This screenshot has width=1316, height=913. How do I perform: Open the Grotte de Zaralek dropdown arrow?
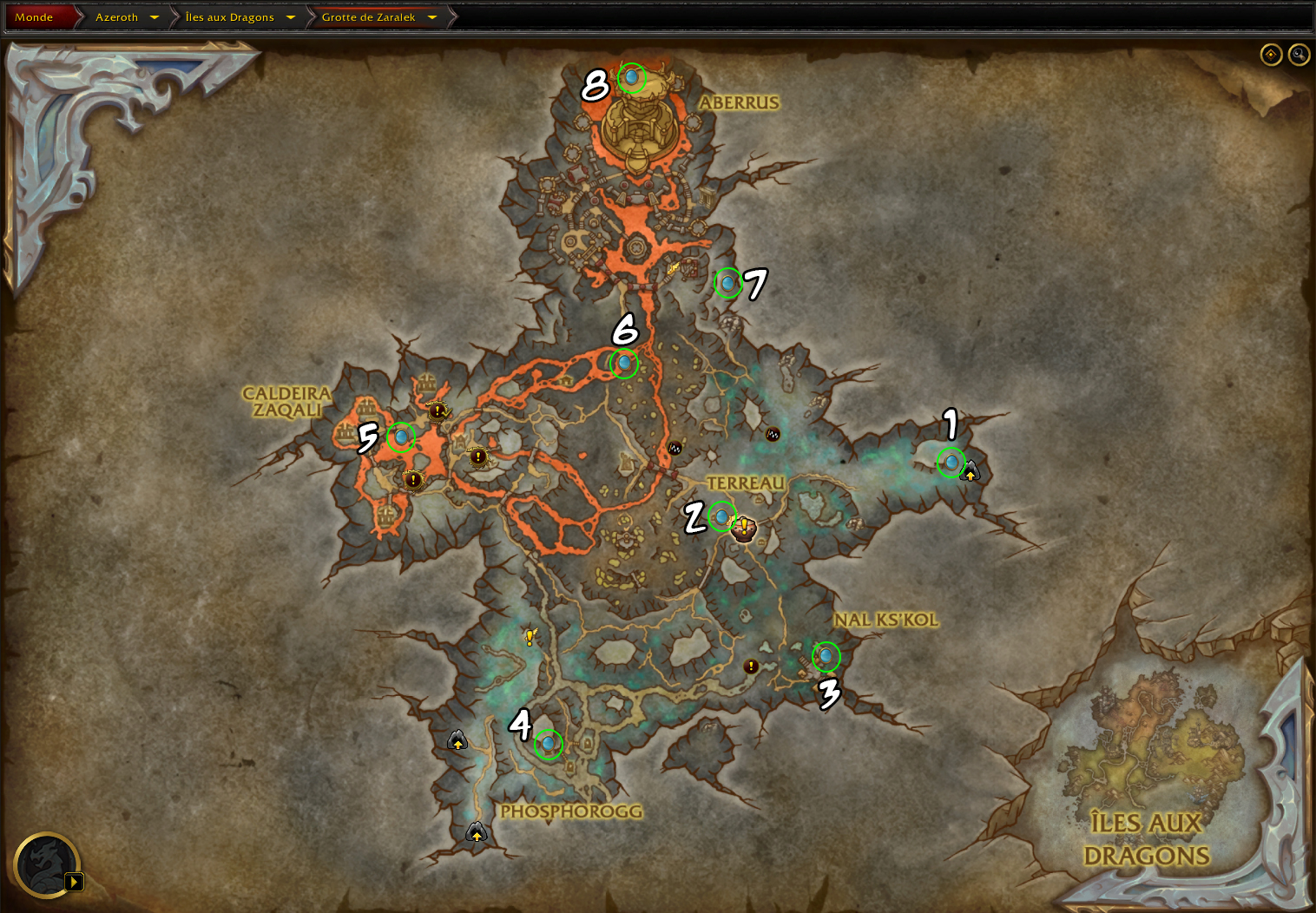(432, 17)
